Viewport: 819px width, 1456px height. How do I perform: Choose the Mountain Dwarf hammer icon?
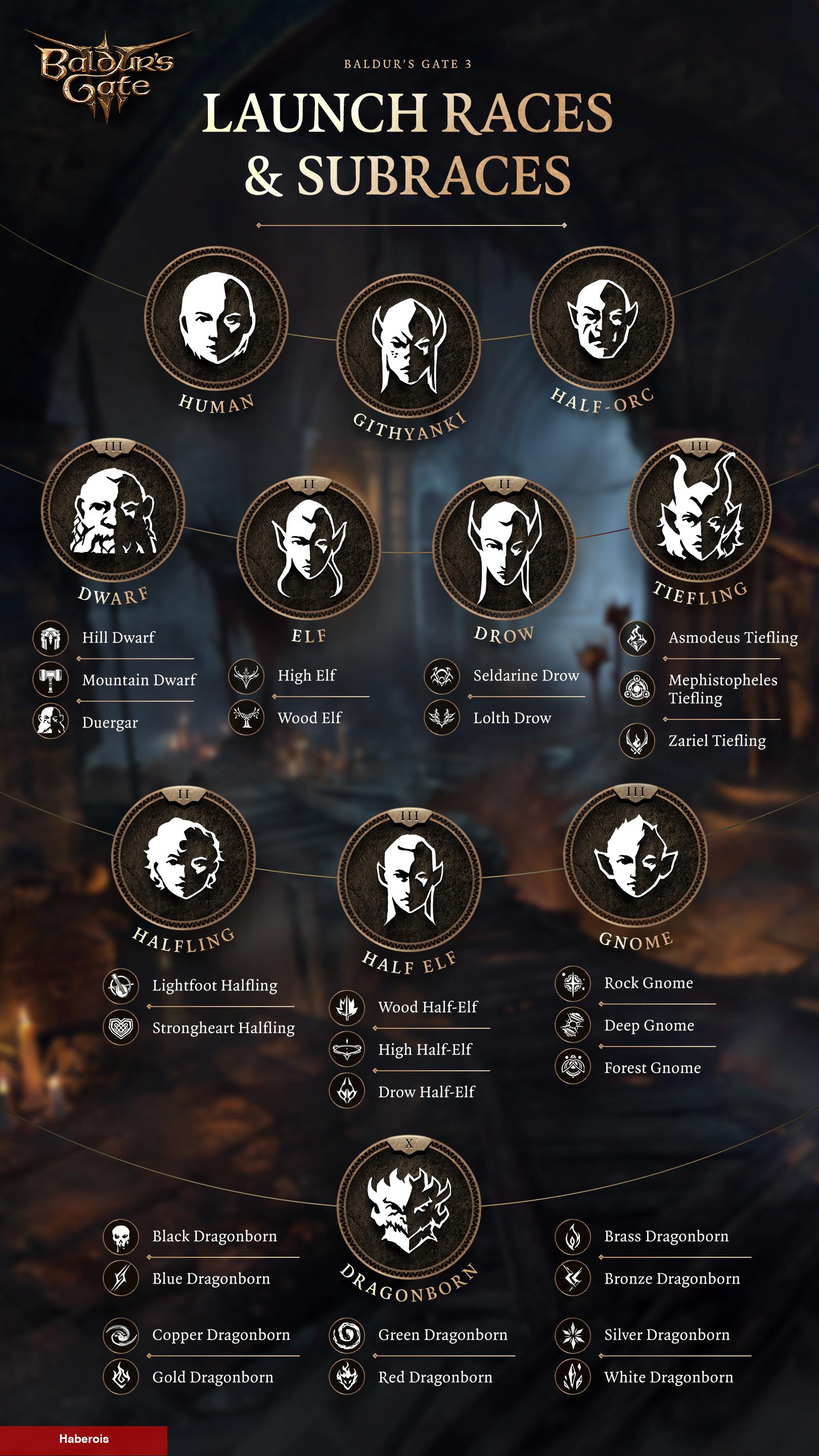click(x=51, y=679)
